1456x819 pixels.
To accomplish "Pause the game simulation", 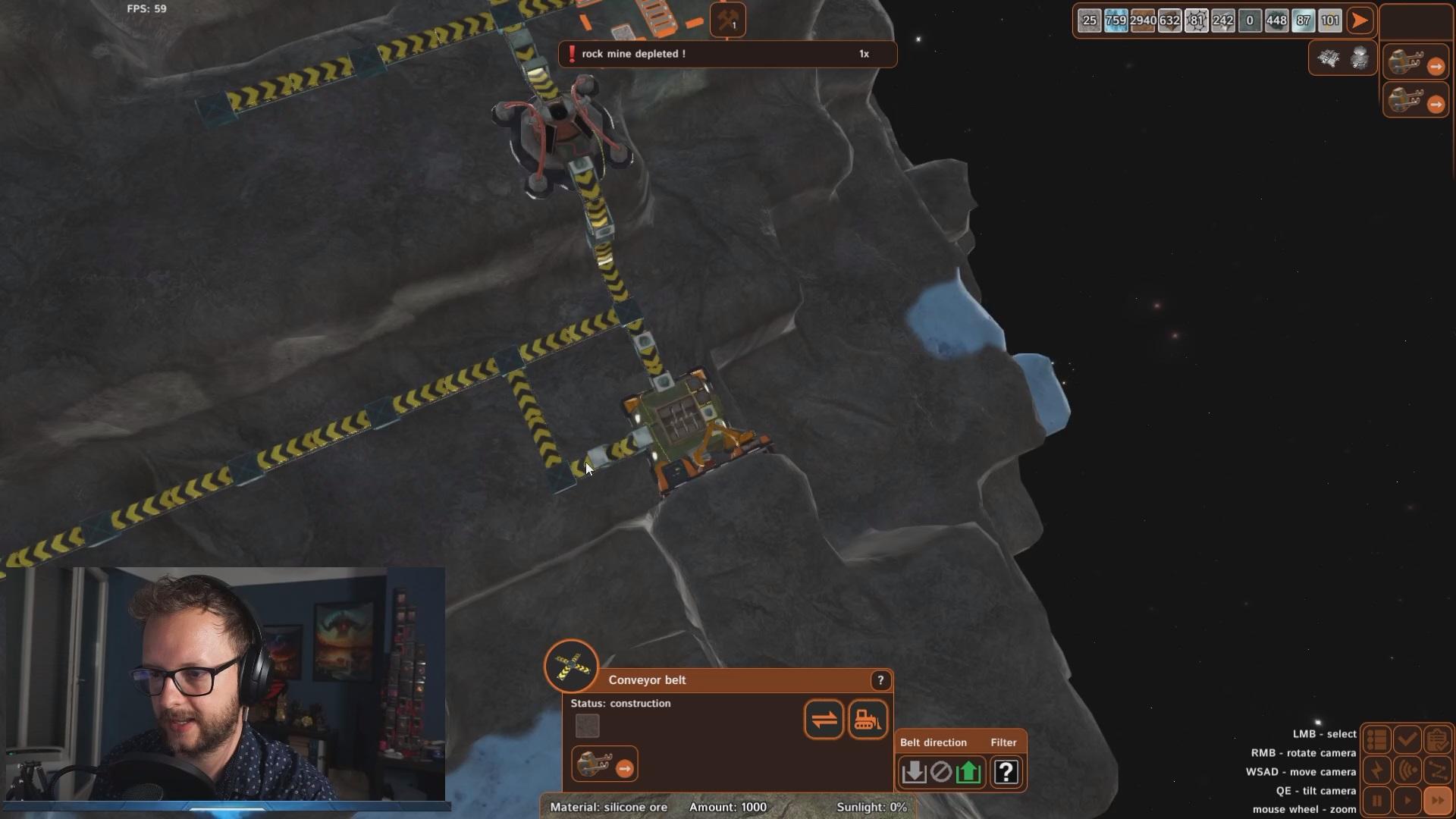I will pyautogui.click(x=1377, y=801).
